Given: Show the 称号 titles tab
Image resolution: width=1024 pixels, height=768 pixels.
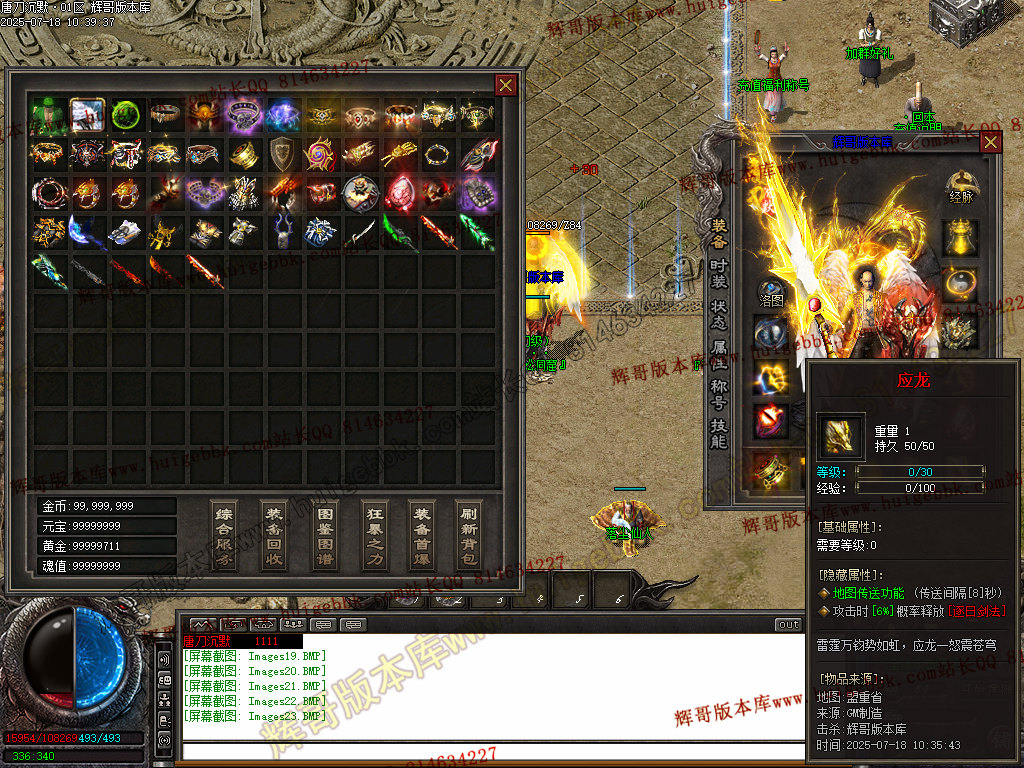Looking at the screenshot, I should coord(719,395).
